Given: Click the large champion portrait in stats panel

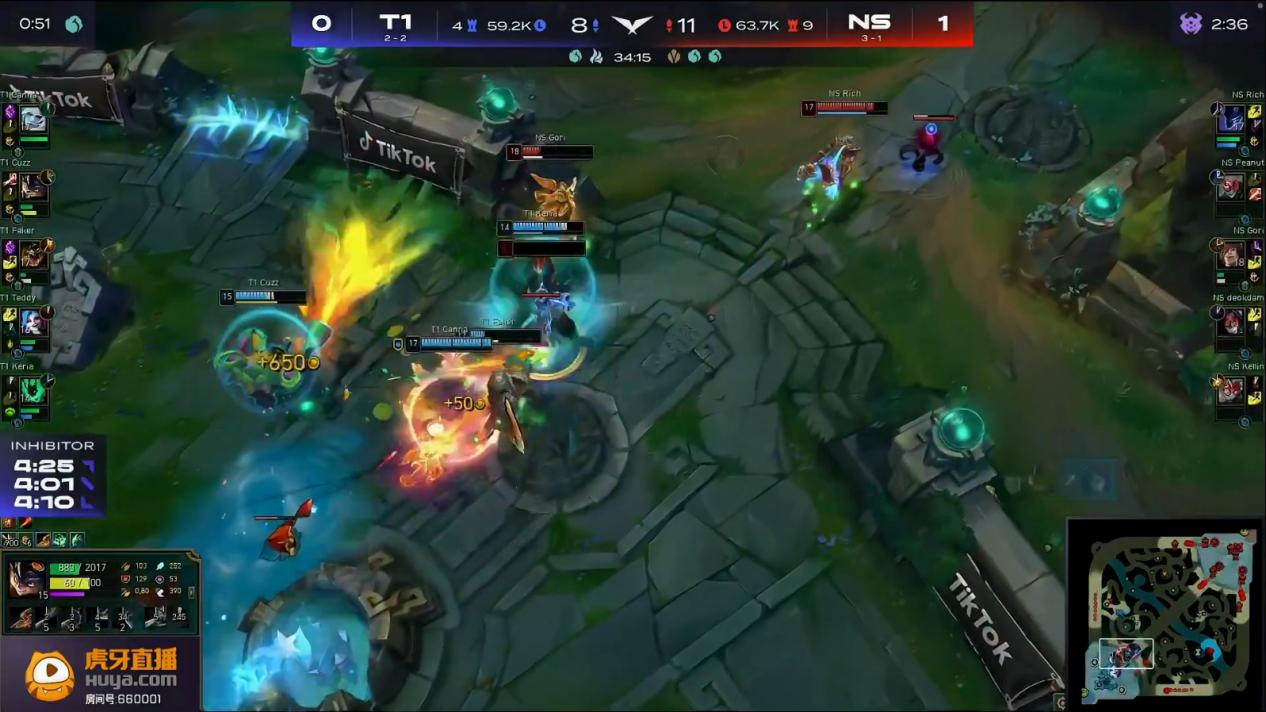Looking at the screenshot, I should click(27, 580).
